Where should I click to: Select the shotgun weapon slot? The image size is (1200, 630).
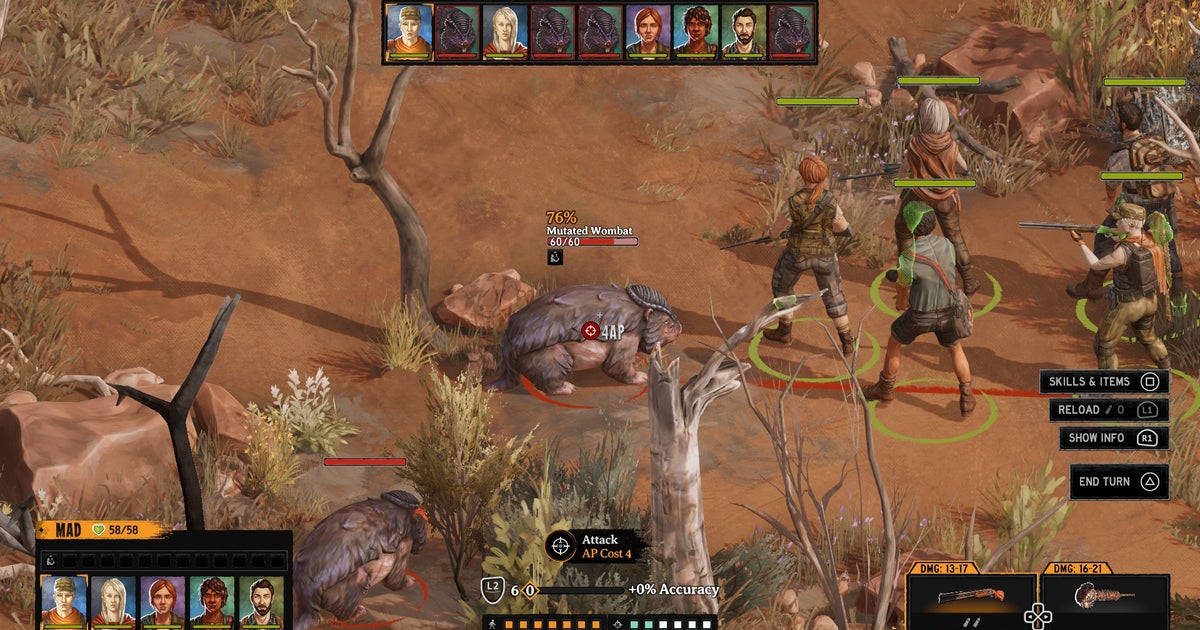click(x=971, y=600)
